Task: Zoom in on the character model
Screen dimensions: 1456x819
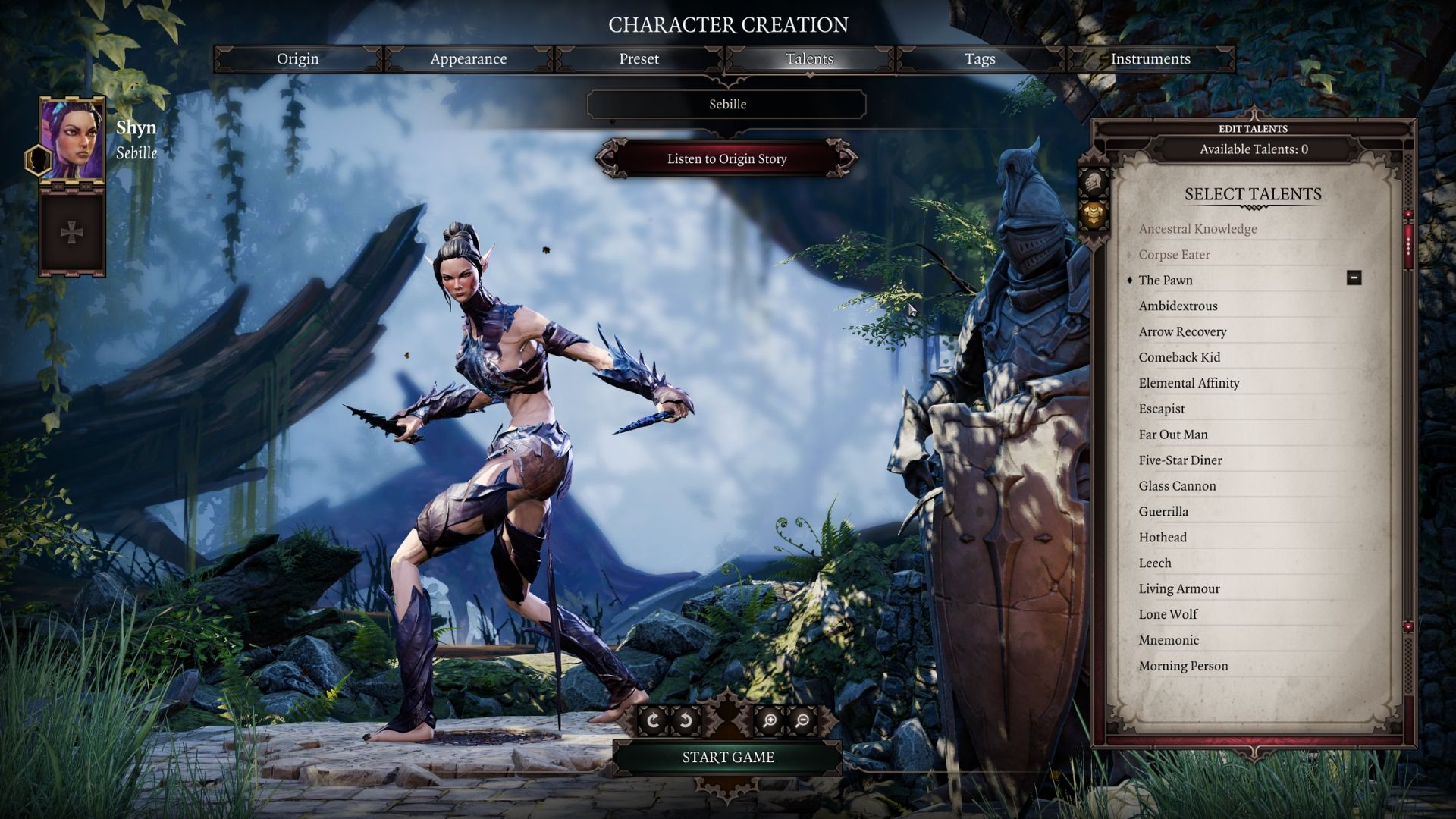Action: (771, 720)
